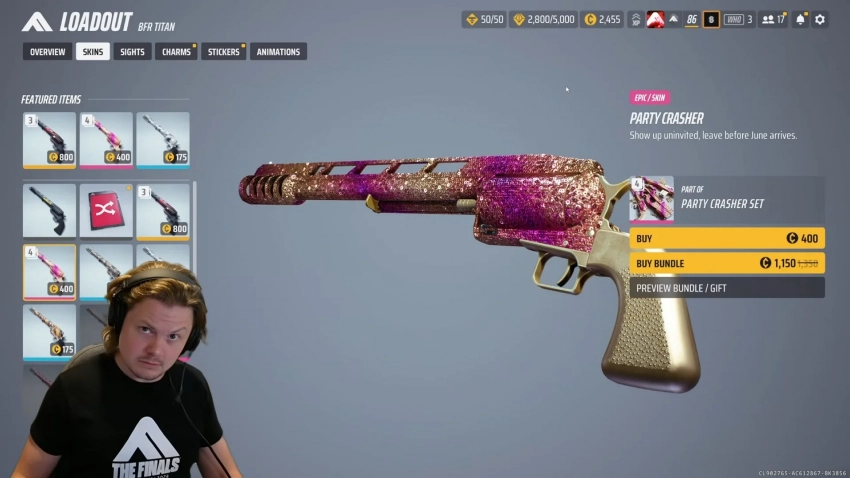Open the Animations tab
Image resolution: width=850 pixels, height=478 pixels.
(x=278, y=52)
